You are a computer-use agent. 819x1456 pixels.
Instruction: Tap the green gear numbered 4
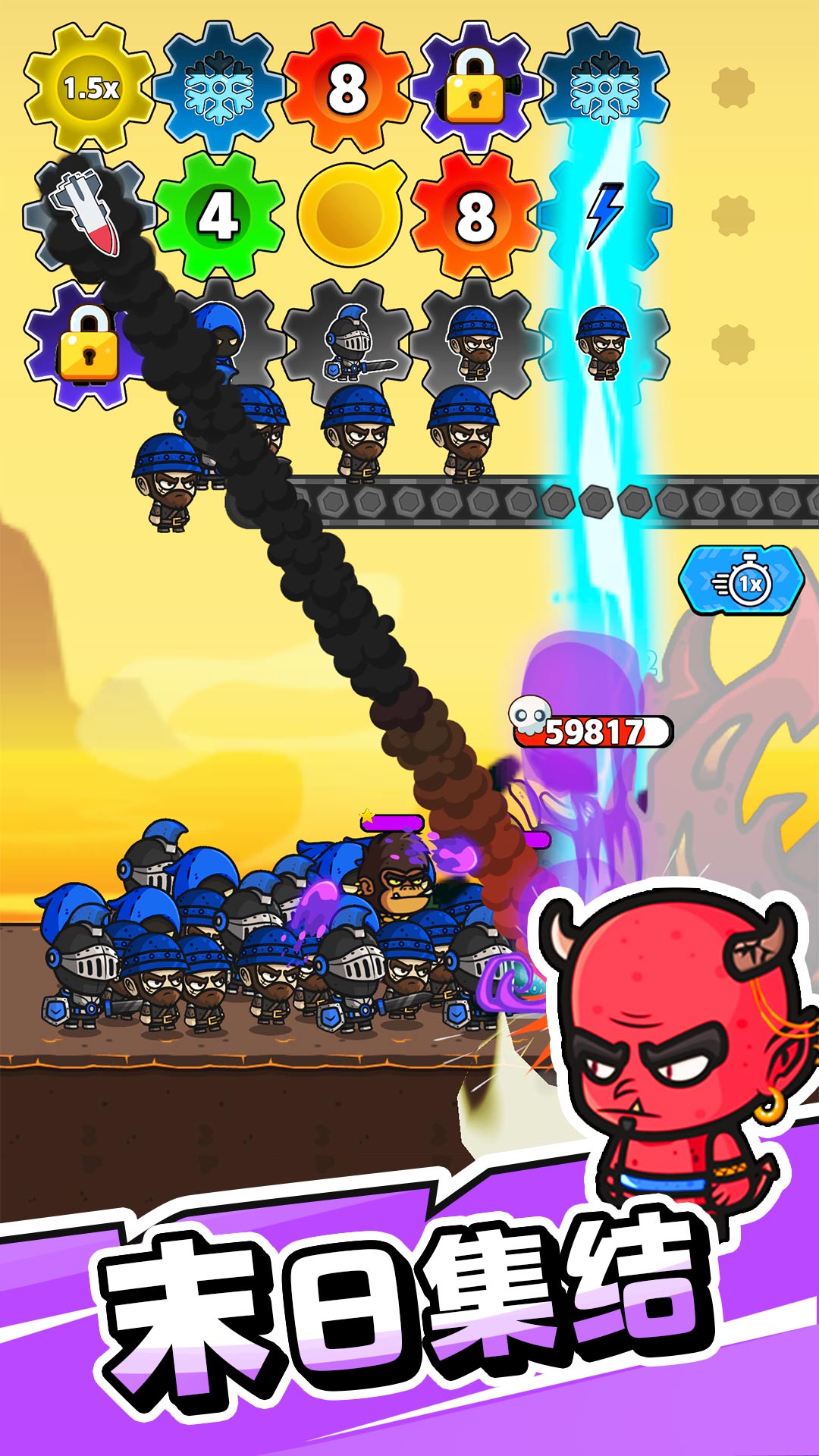point(218,216)
